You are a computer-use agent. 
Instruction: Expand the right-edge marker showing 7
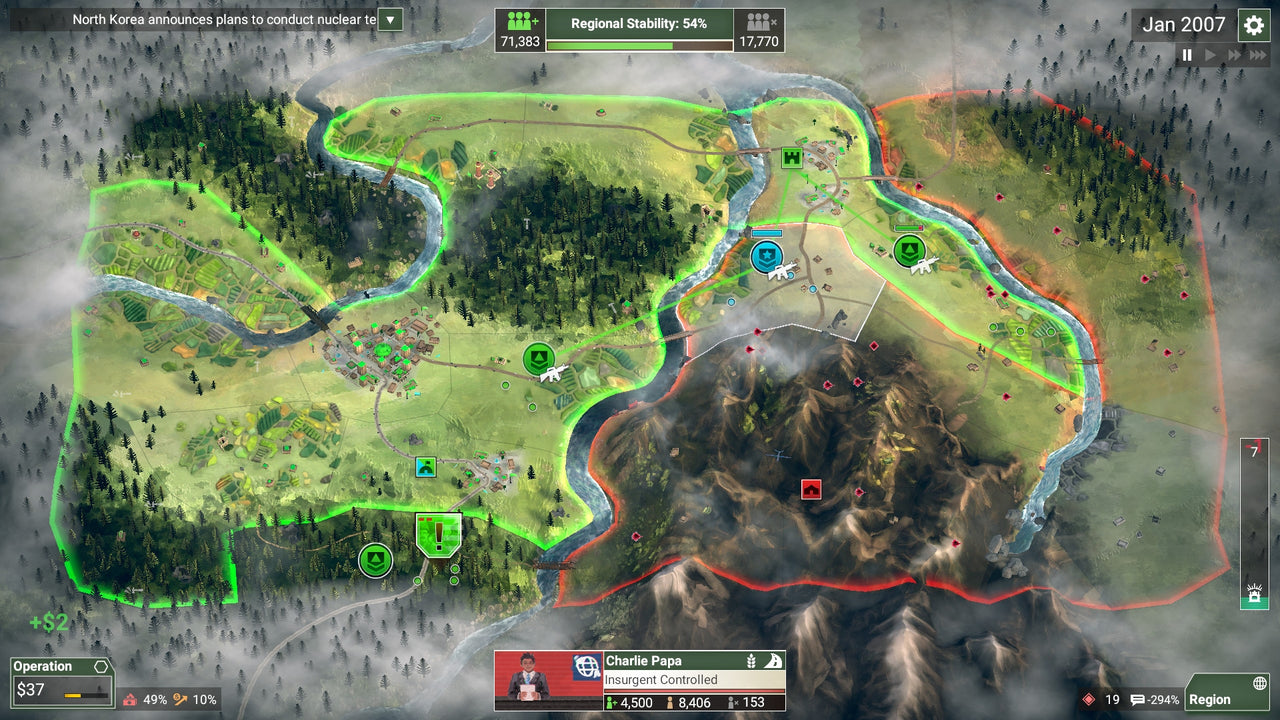point(1253,452)
